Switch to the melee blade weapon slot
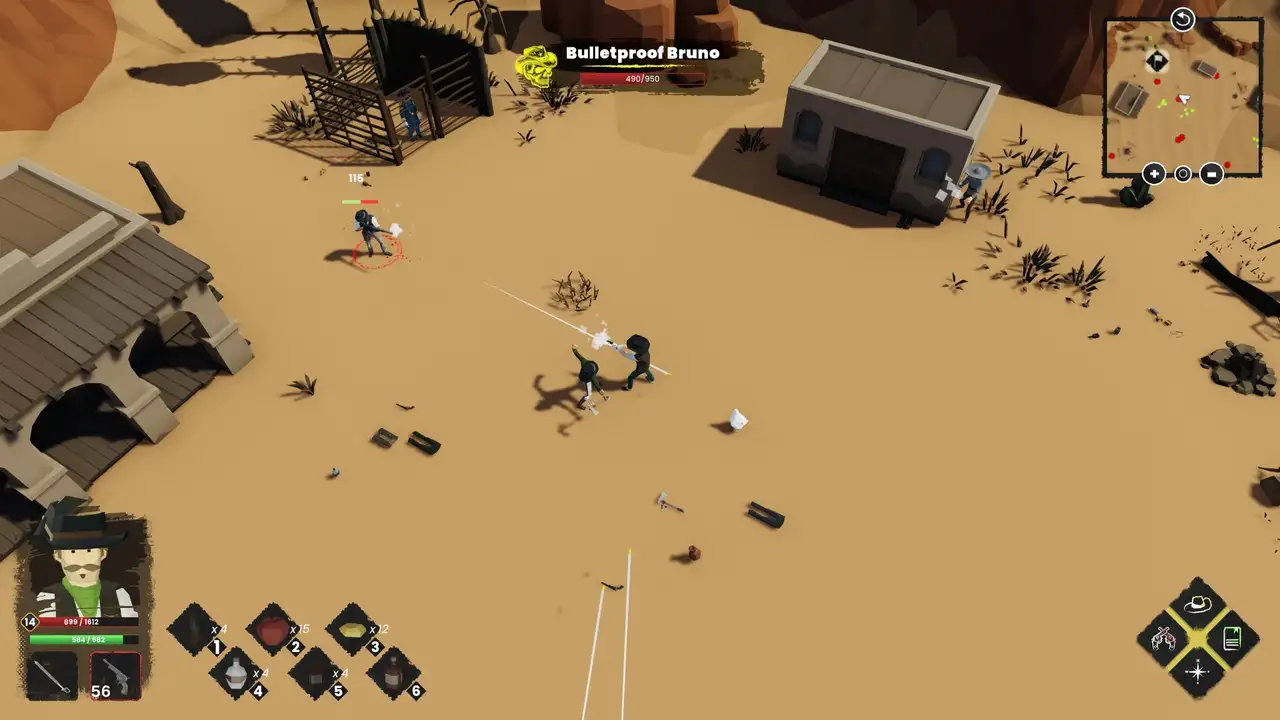Image resolution: width=1280 pixels, height=720 pixels. (50, 676)
